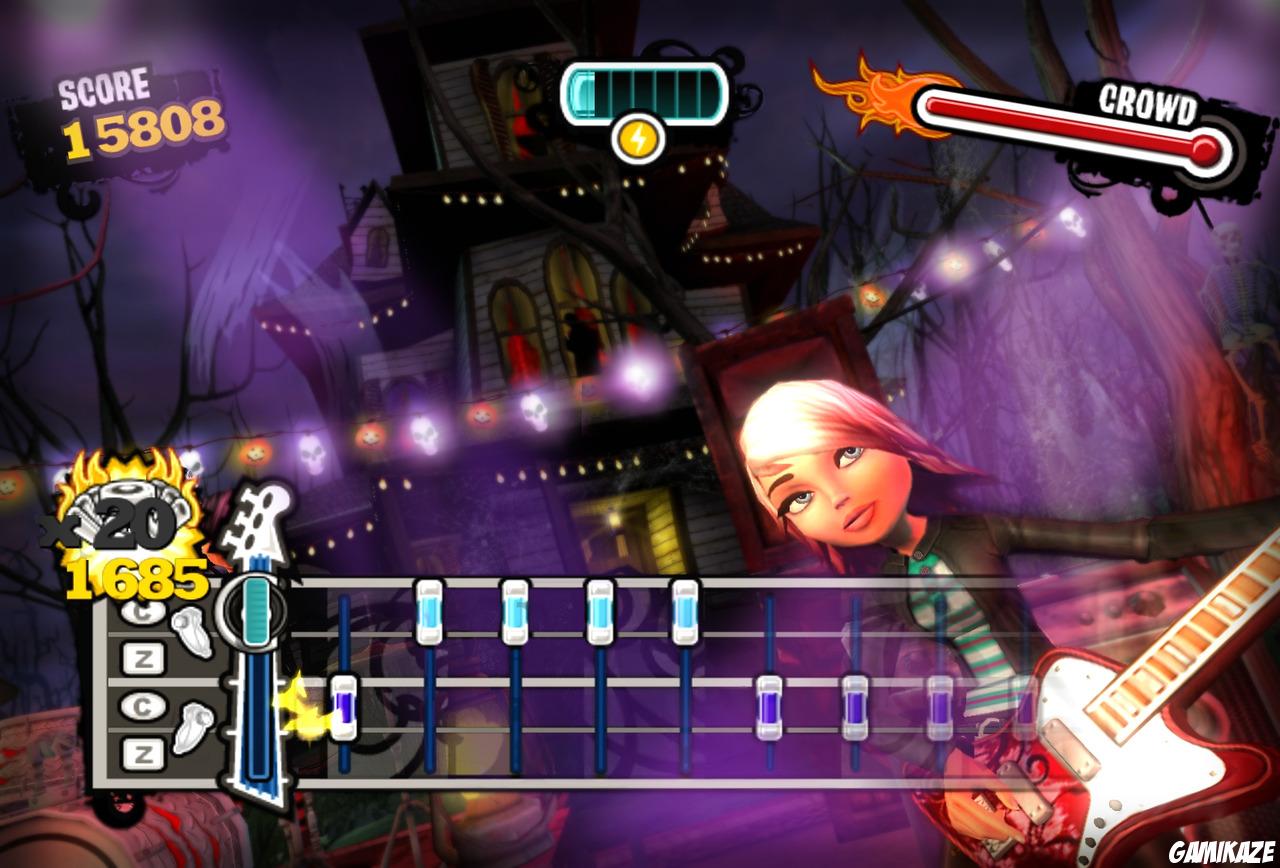Viewport: 1280px width, 868px height.
Task: Expand the teal strum slider on the guitar neck
Action: tap(258, 612)
